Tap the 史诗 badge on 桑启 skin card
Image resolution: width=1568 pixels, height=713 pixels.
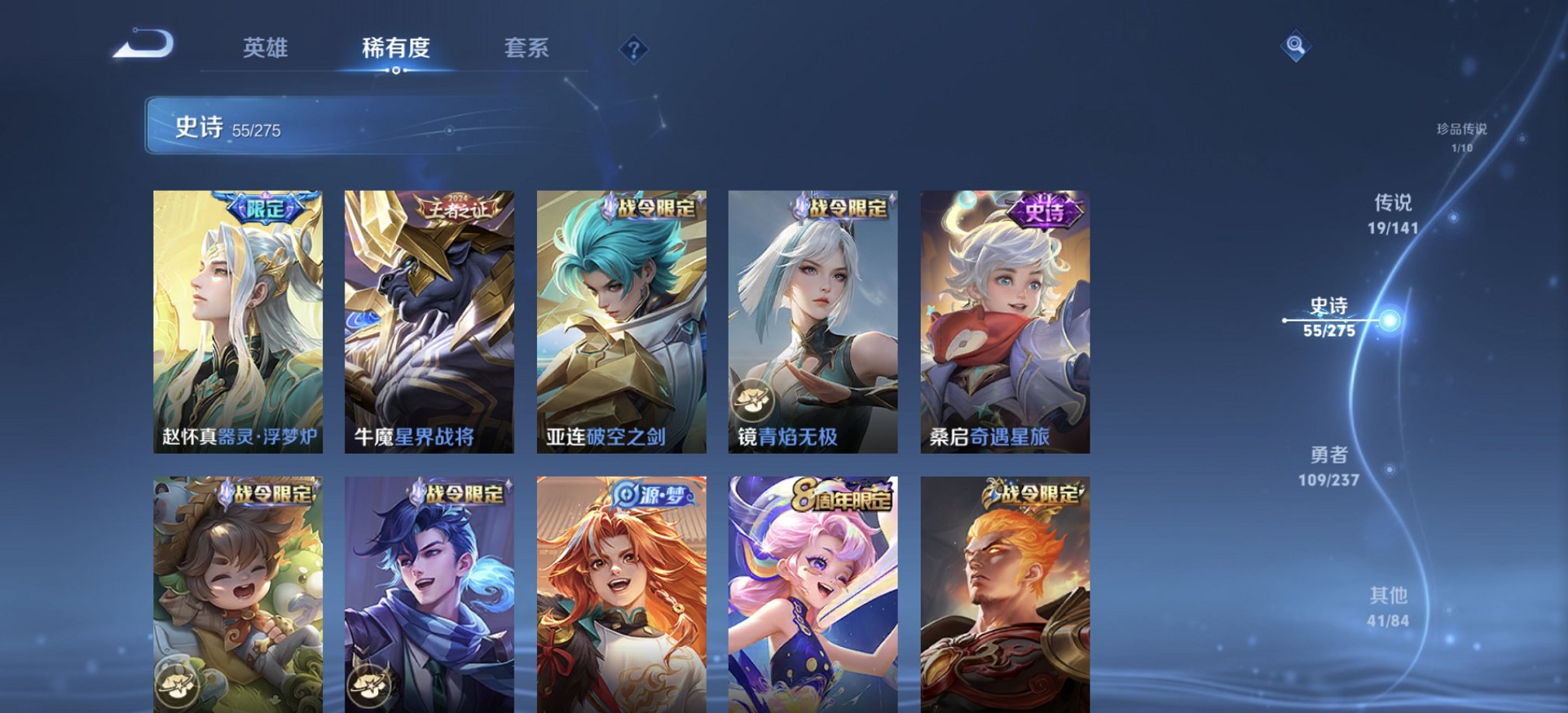1046,212
